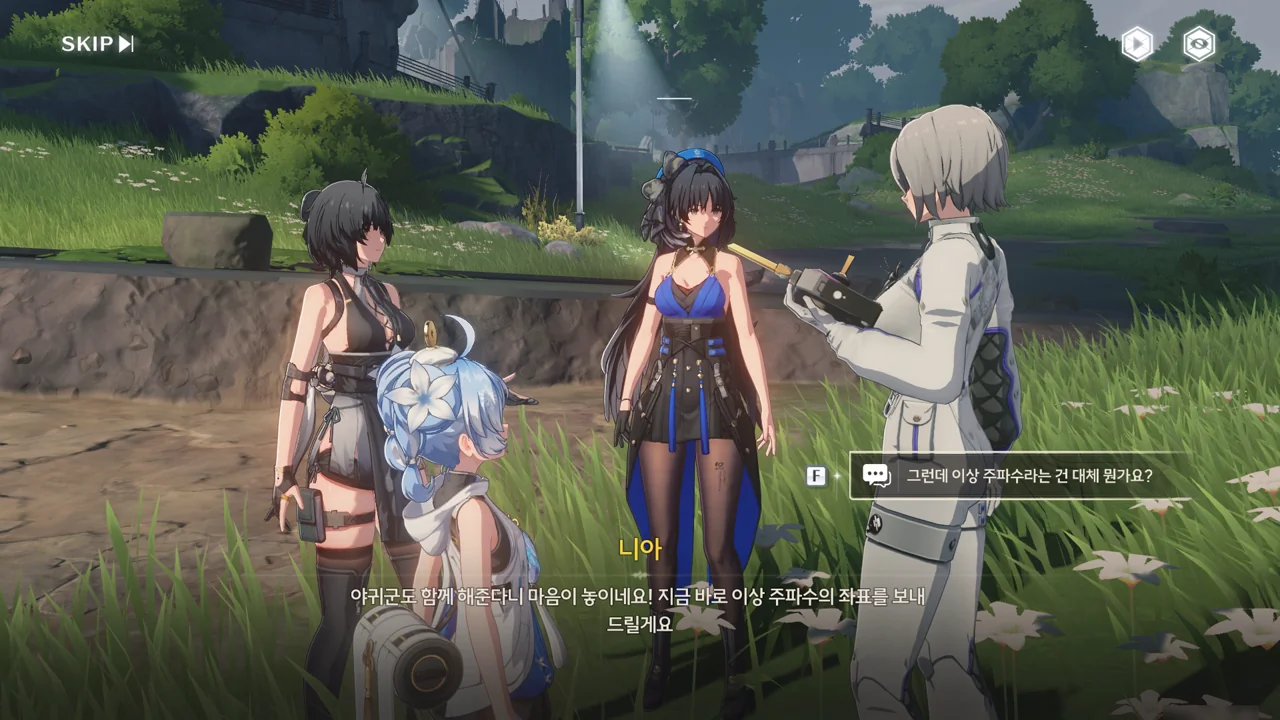1280x720 pixels.
Task: Toggle dialogue auto-play
Action: click(x=1136, y=44)
